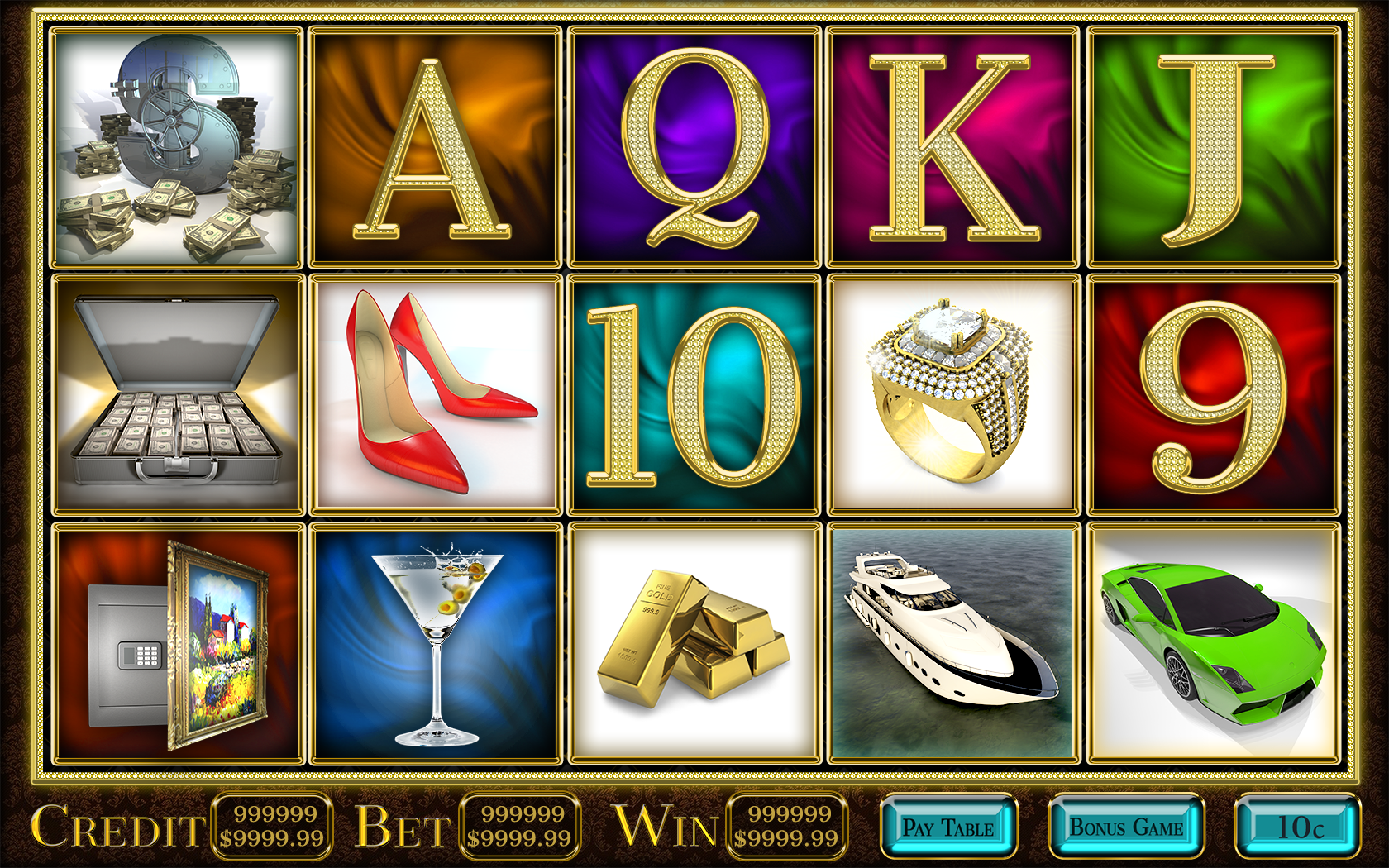1389x868 pixels.
Task: Pick the red high heels tile
Action: (x=436, y=395)
